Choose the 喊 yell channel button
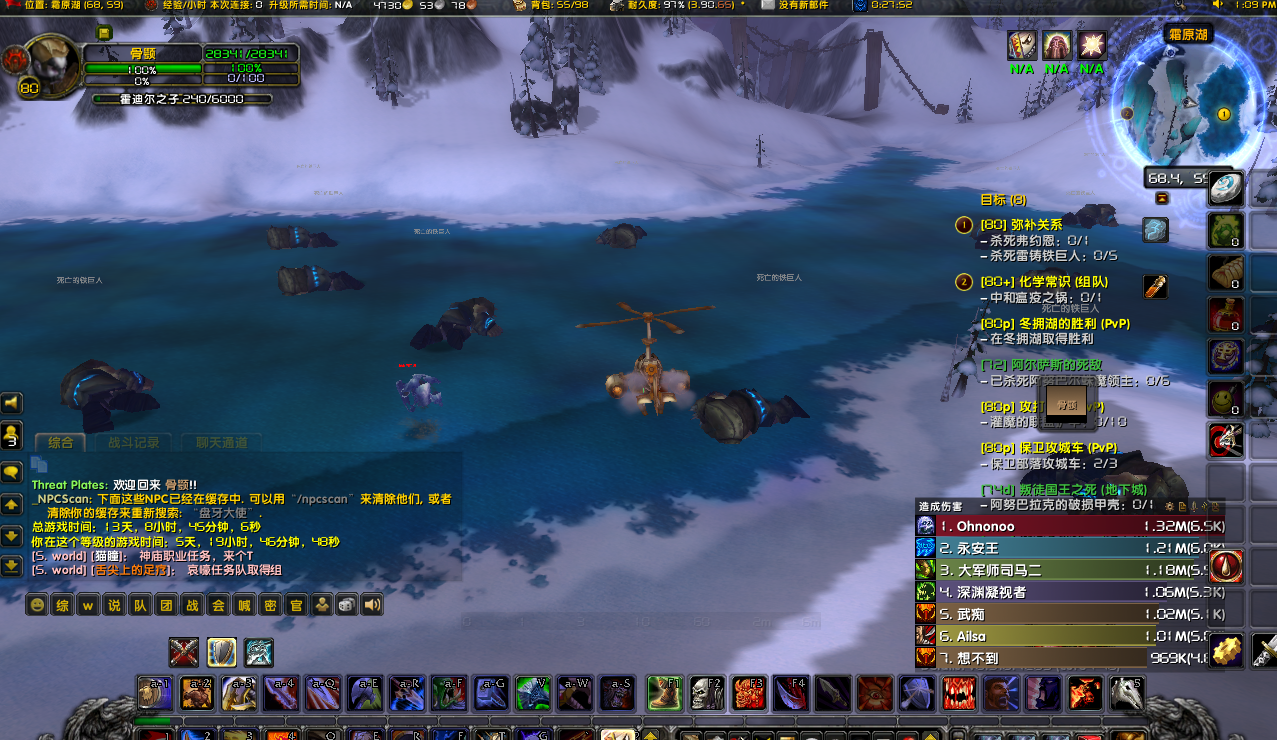The image size is (1277, 740). pos(244,605)
